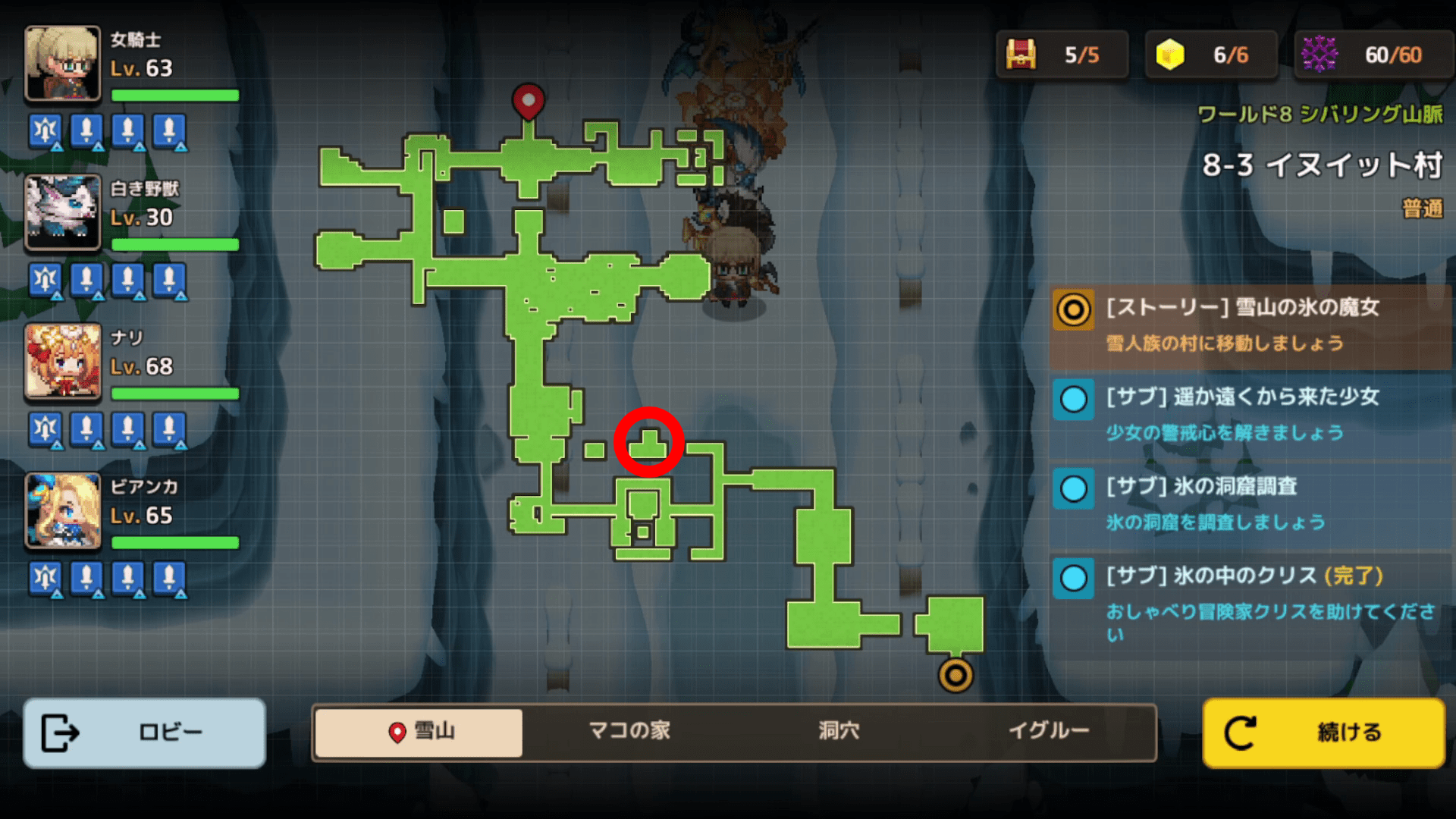Image resolution: width=1456 pixels, height=819 pixels.
Task: Open the マコの家 map tab
Action: 629,732
